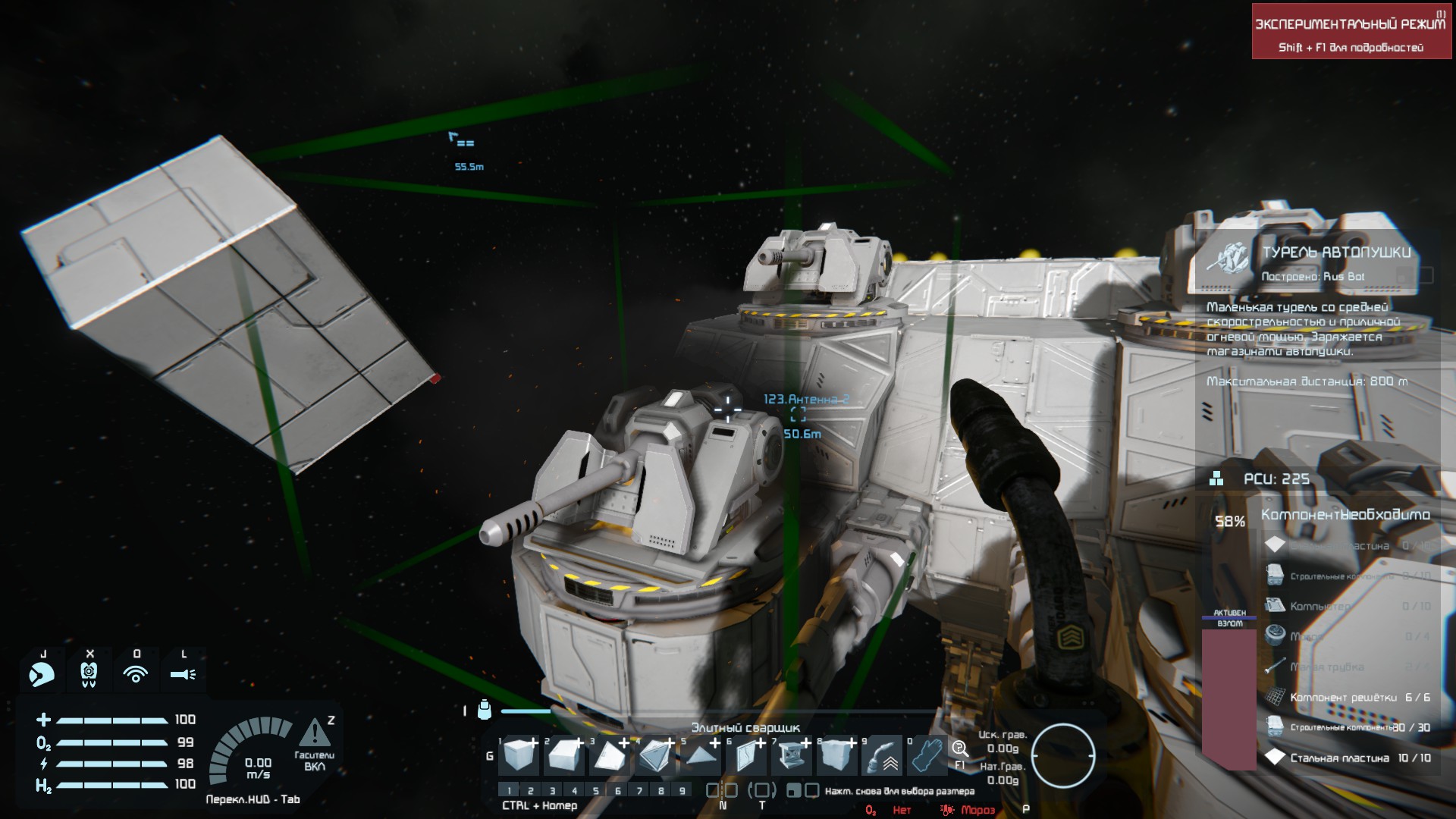Toggle the dampeners warning triangle icon

(x=314, y=733)
